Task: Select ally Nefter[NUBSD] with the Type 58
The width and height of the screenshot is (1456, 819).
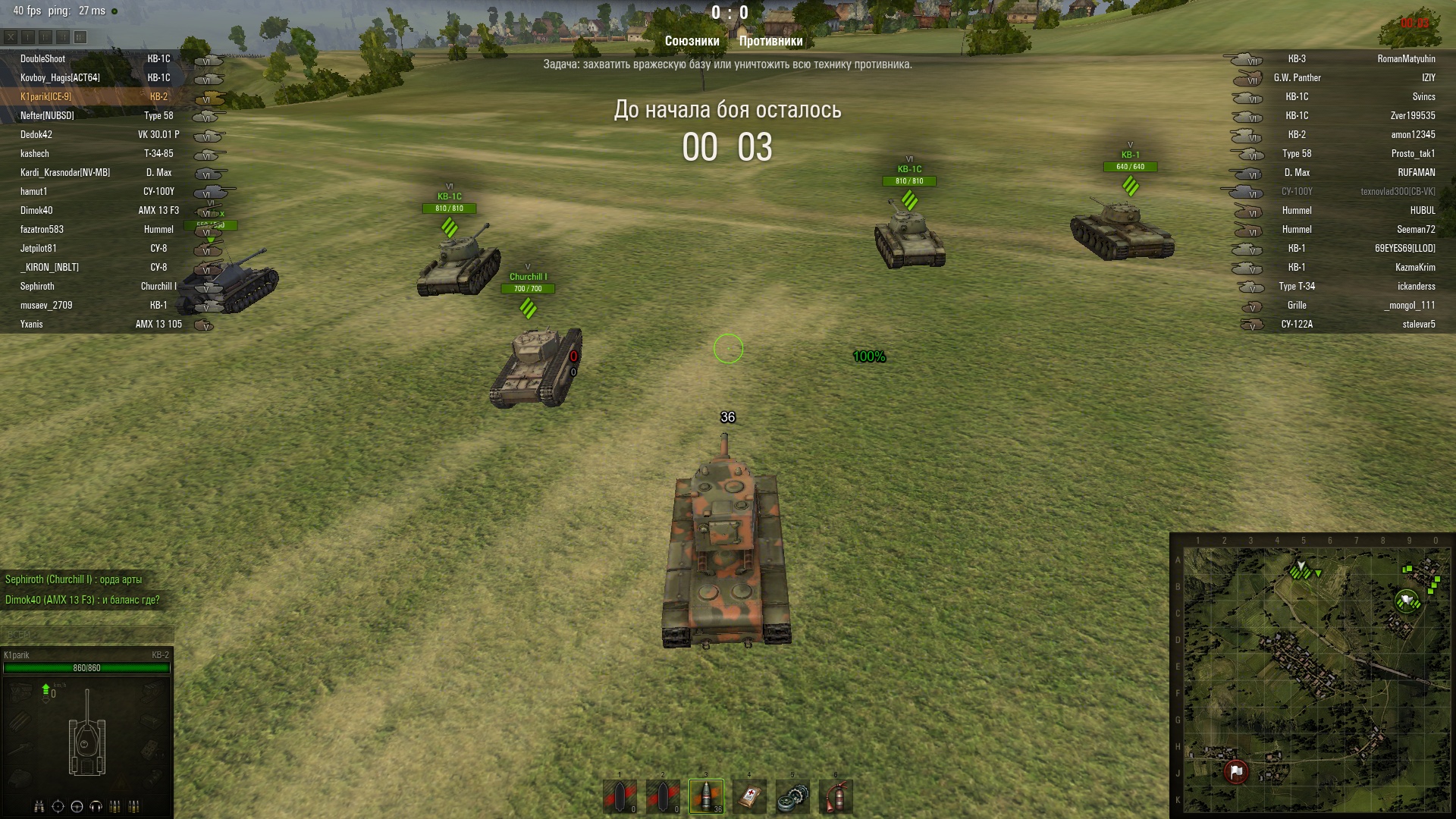Action: coord(47,115)
